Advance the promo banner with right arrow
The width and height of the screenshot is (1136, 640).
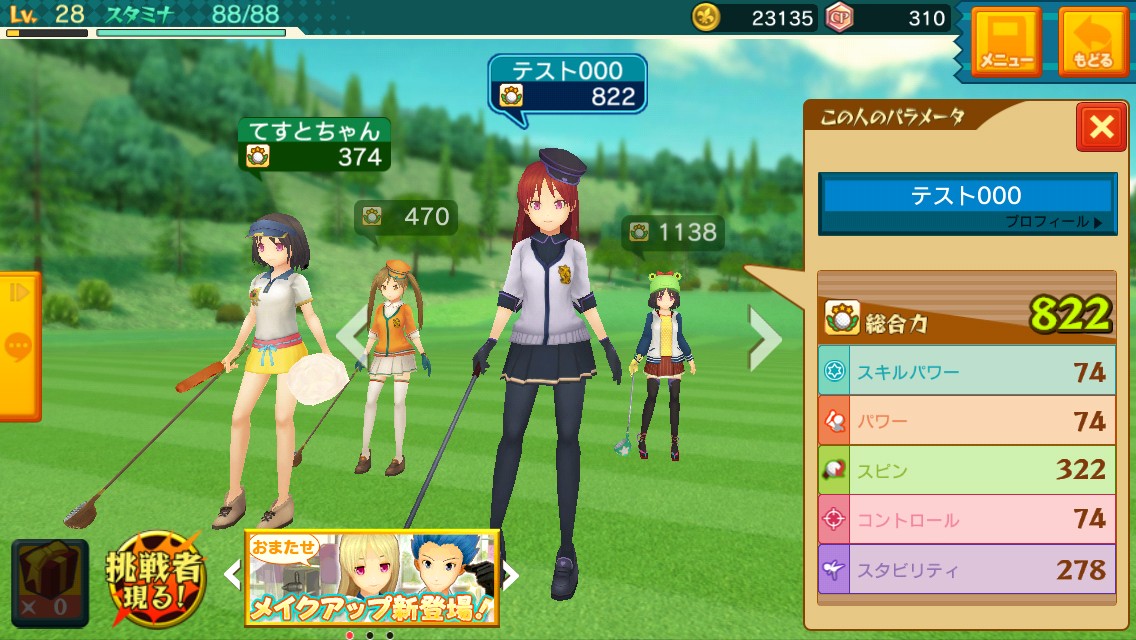[509, 575]
